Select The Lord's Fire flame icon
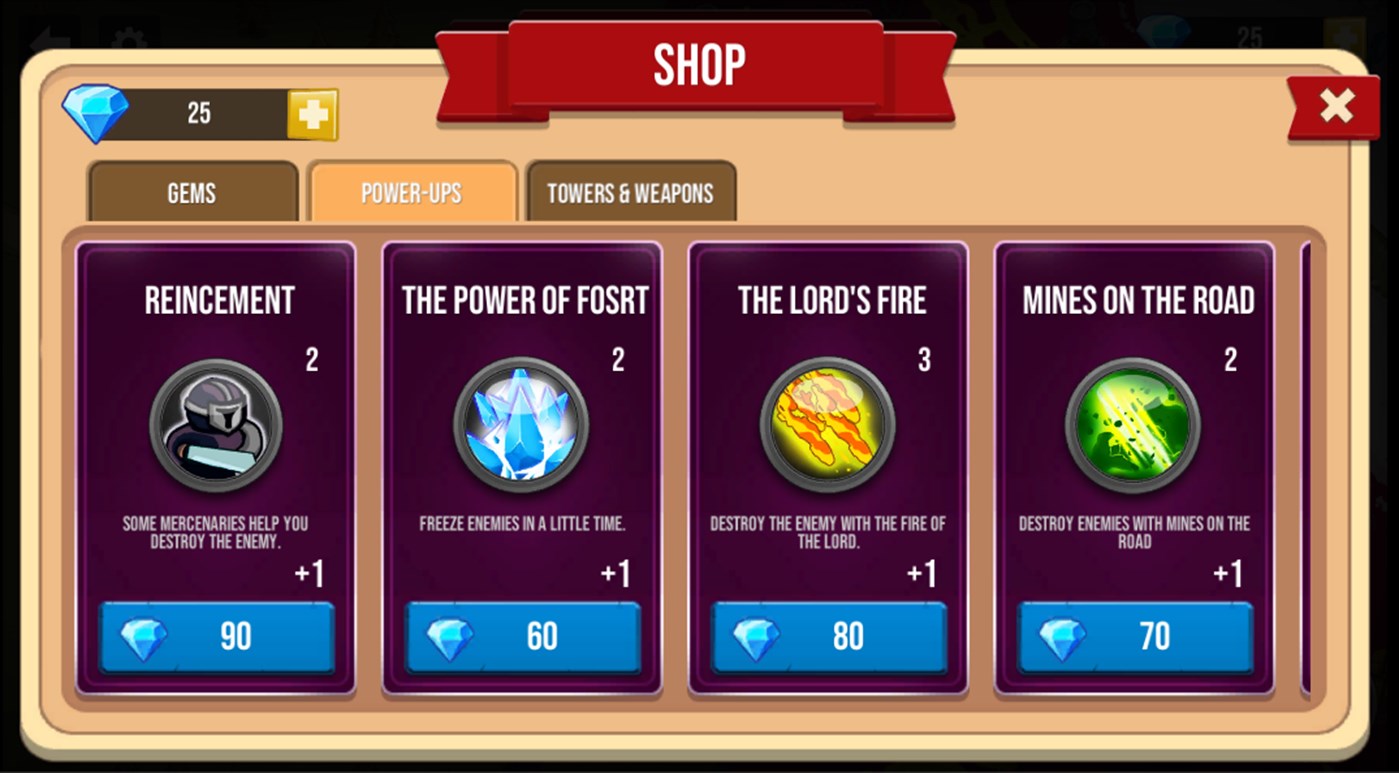 (829, 424)
